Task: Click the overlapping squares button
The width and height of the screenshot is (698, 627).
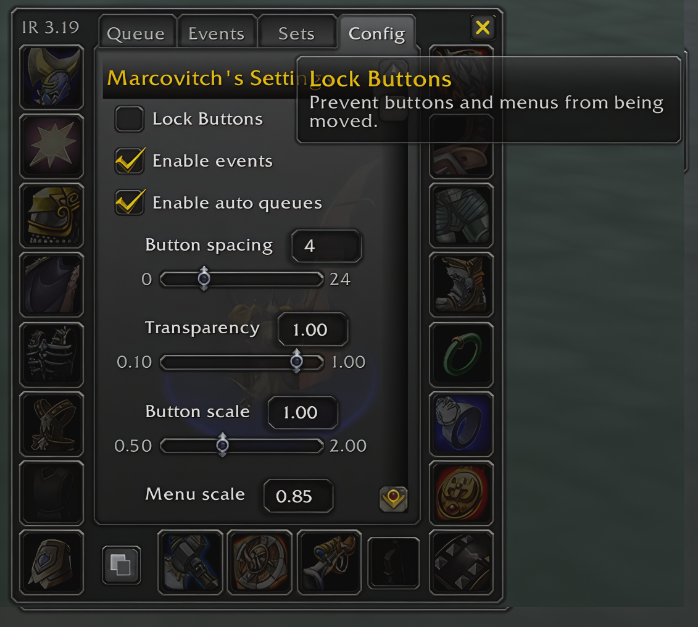Action: pyautogui.click(x=121, y=565)
